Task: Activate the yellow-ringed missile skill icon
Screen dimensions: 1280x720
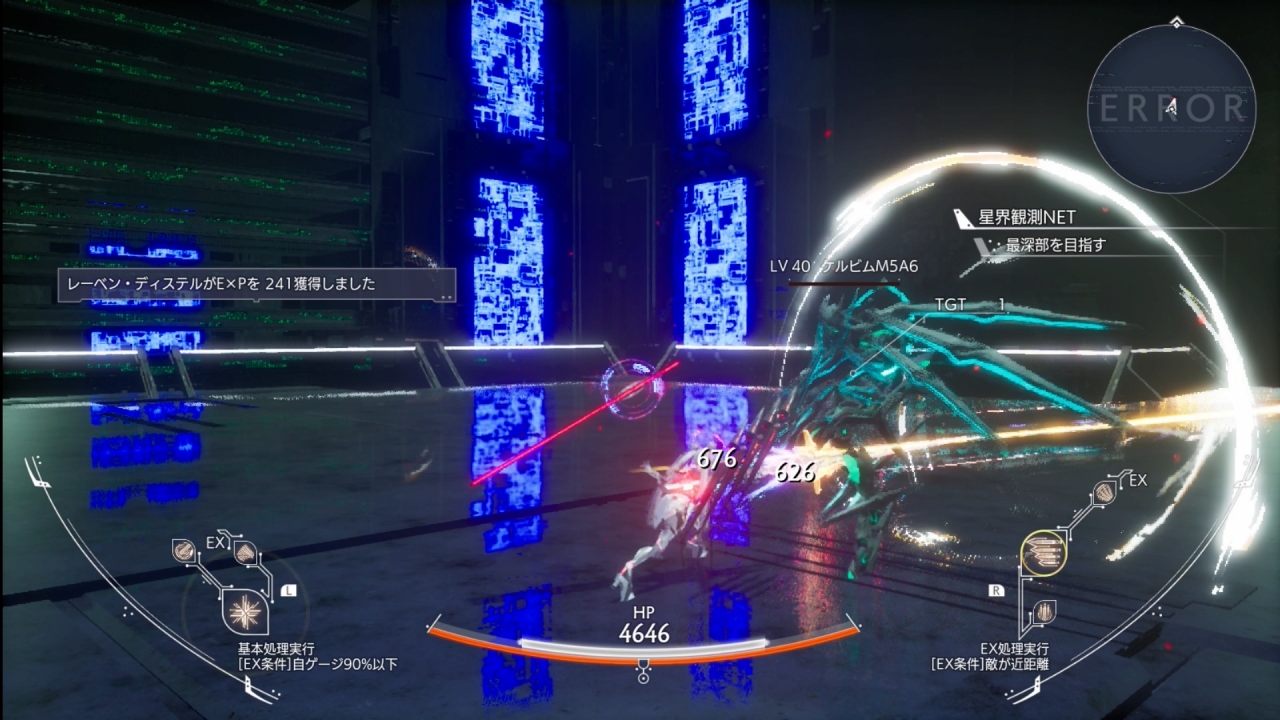Action: click(1043, 552)
